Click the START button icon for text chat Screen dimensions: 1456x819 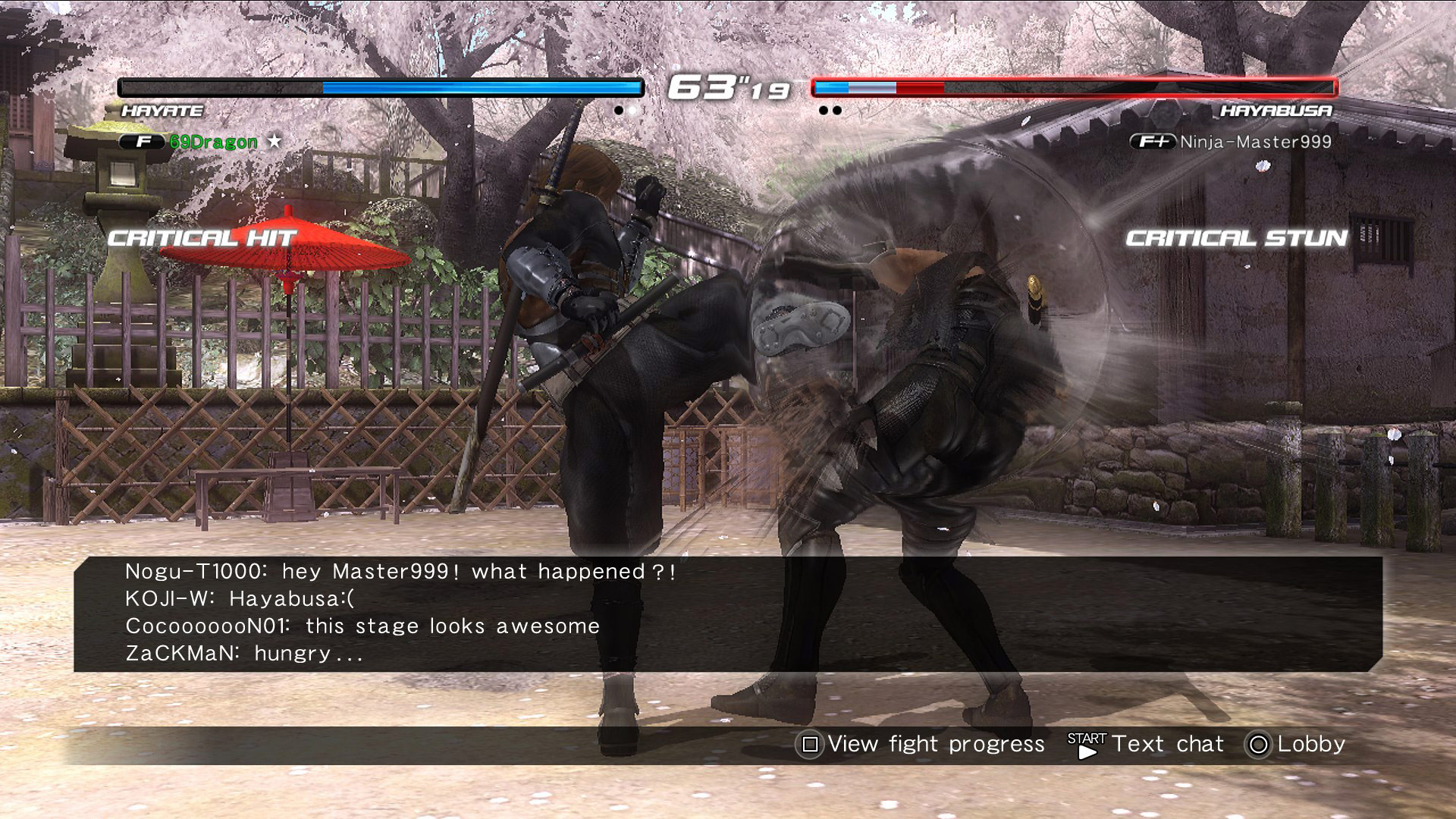pyautogui.click(x=1083, y=745)
